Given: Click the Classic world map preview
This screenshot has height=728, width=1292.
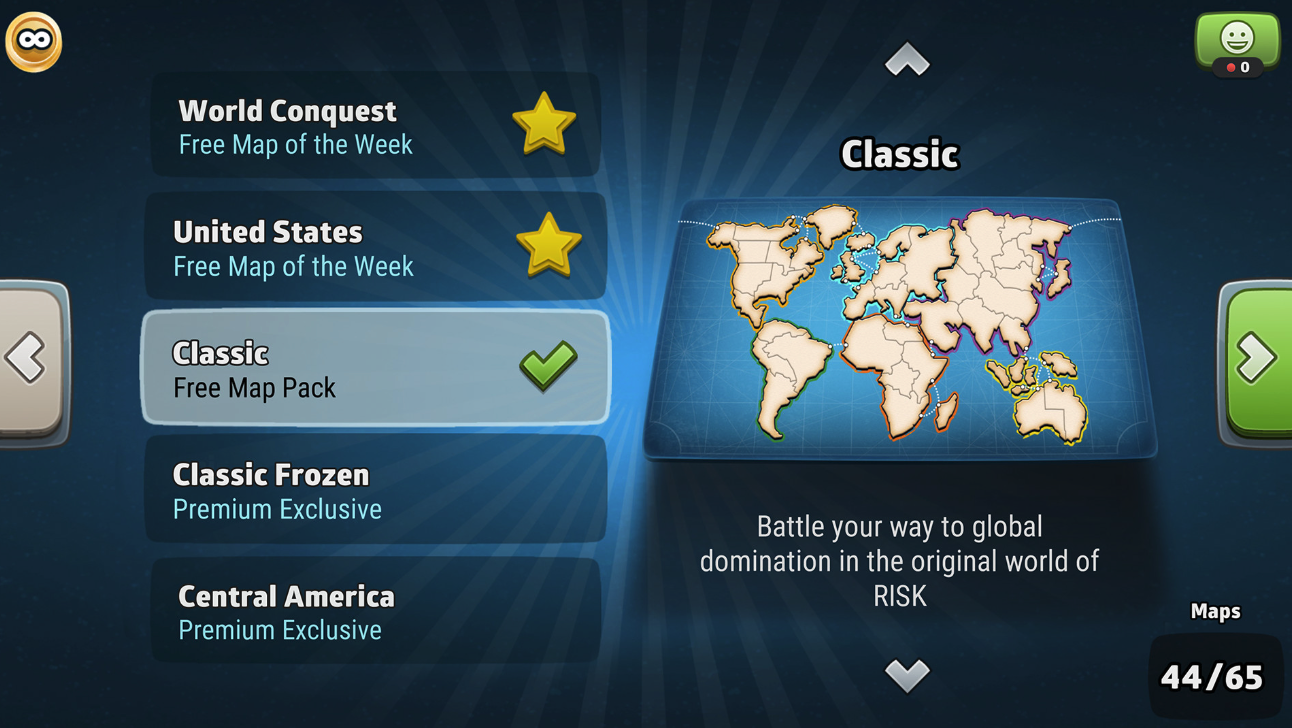Looking at the screenshot, I should (x=899, y=328).
